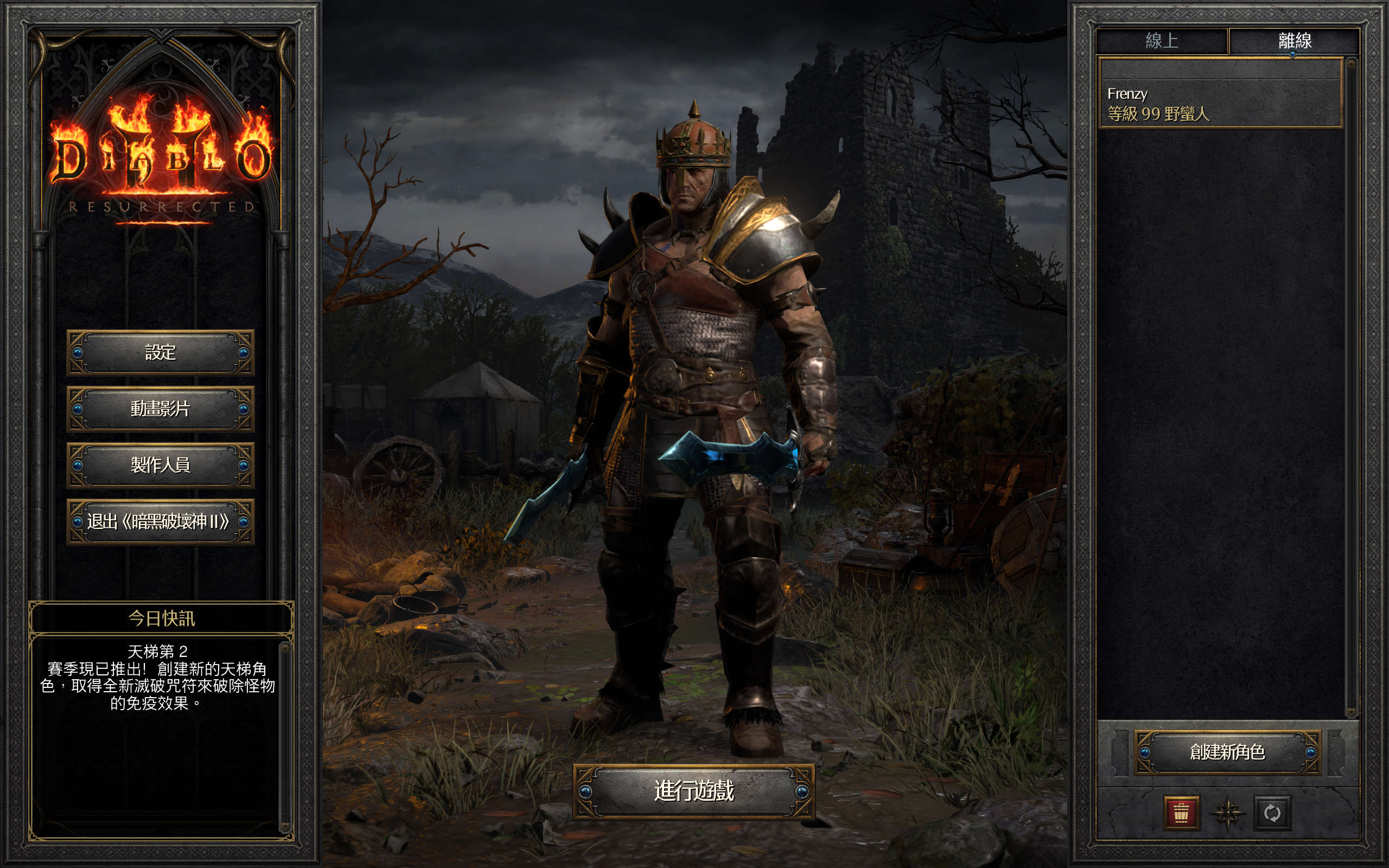Screen dimensions: 1389x868
Task: Select the 動畫影片 cinematics button
Action: [x=160, y=408]
